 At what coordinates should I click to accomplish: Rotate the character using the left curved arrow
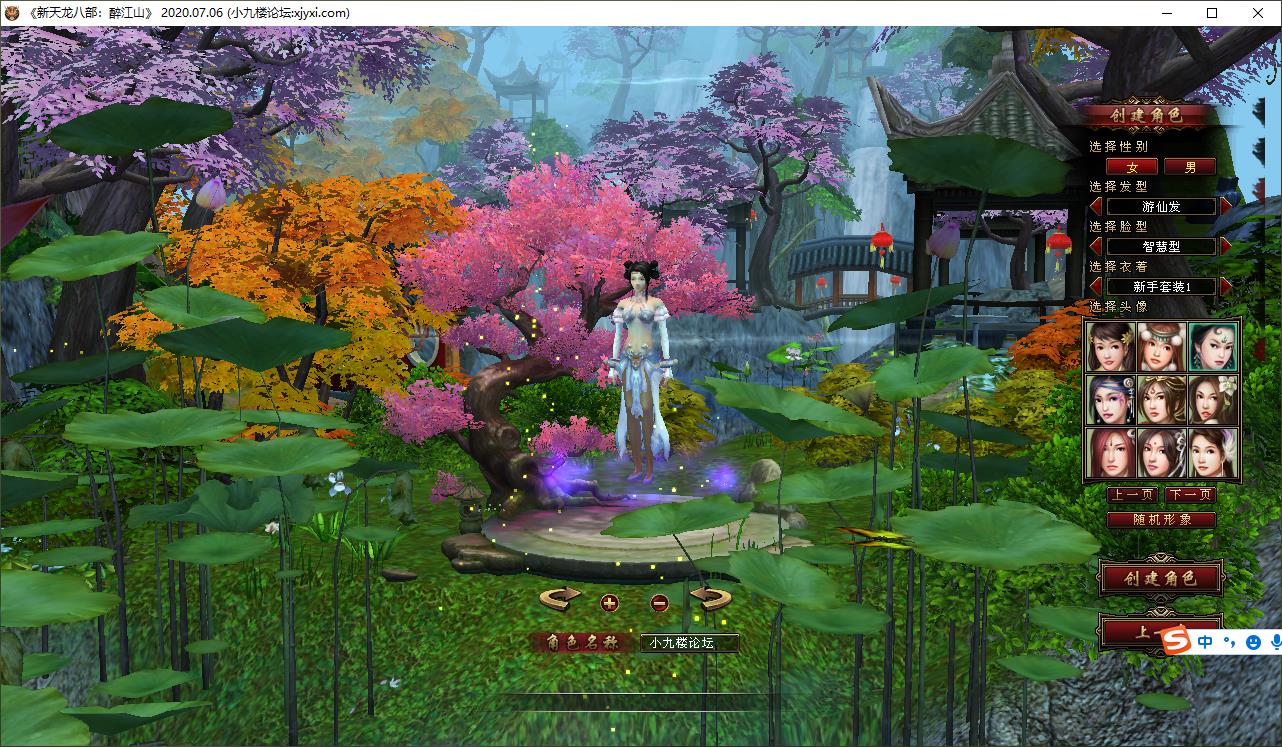pos(560,599)
